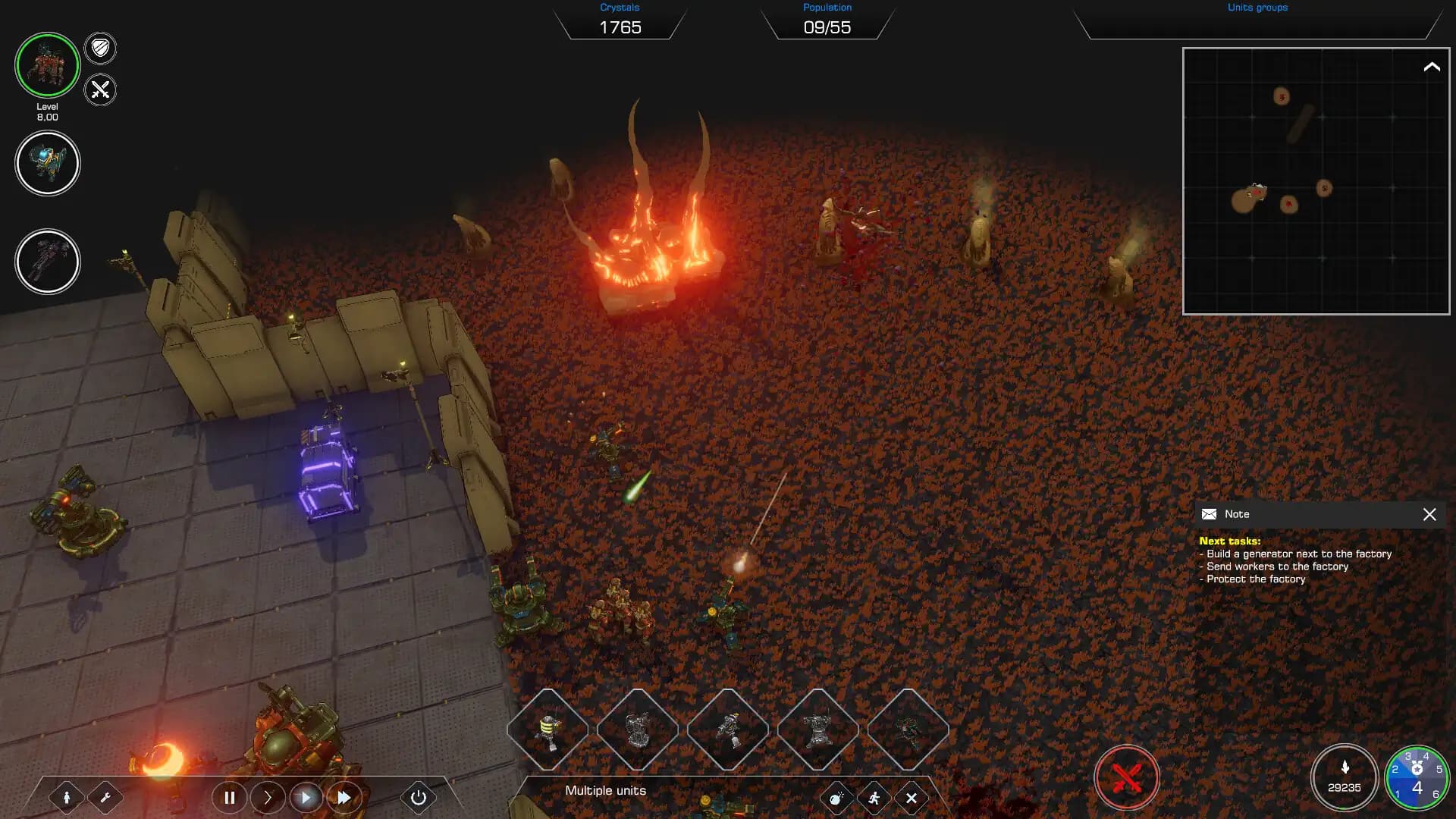Activate the run command icon
This screenshot has height=819, width=1456.
point(872,798)
